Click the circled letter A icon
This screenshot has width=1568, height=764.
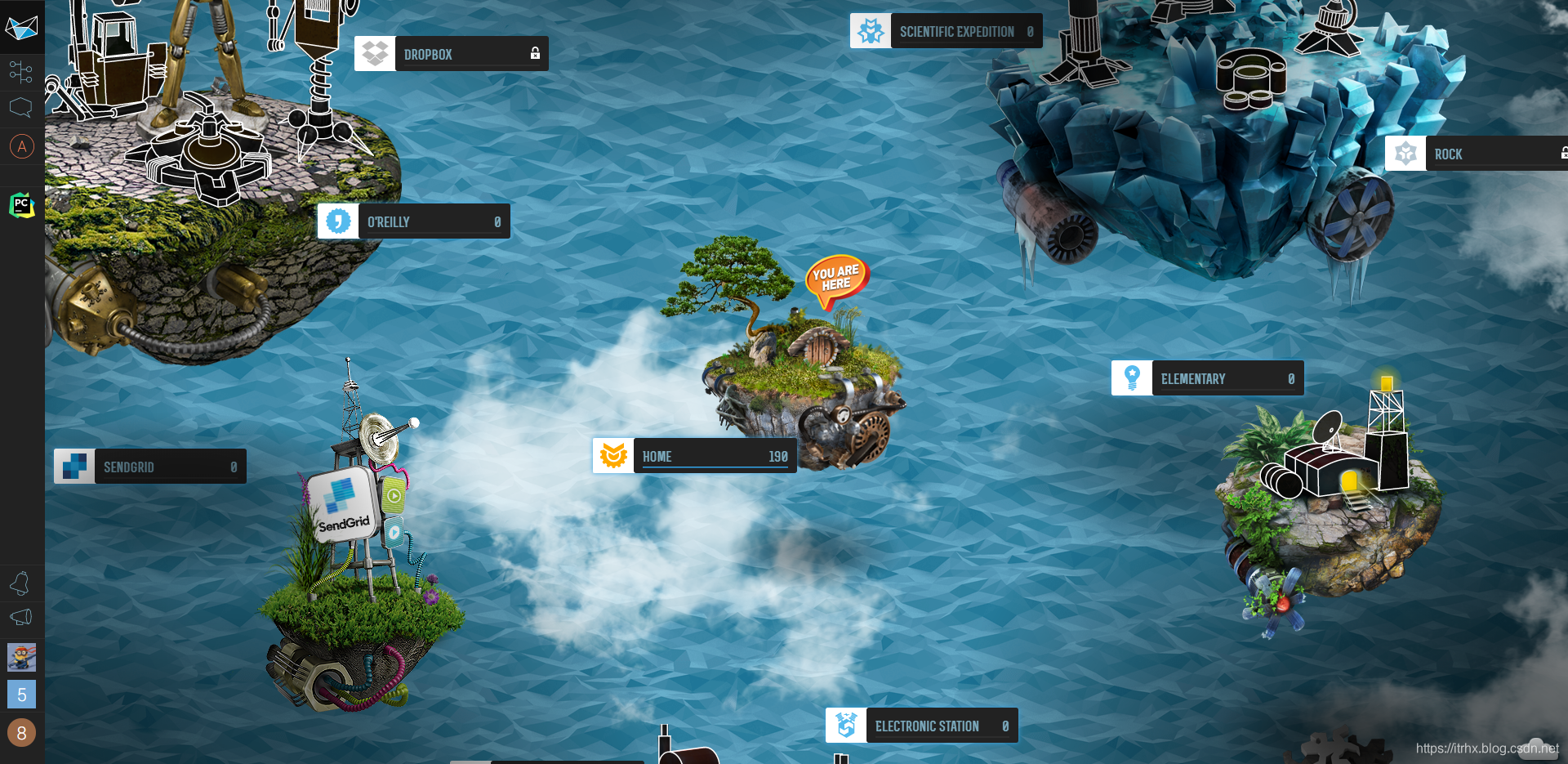coord(21,147)
